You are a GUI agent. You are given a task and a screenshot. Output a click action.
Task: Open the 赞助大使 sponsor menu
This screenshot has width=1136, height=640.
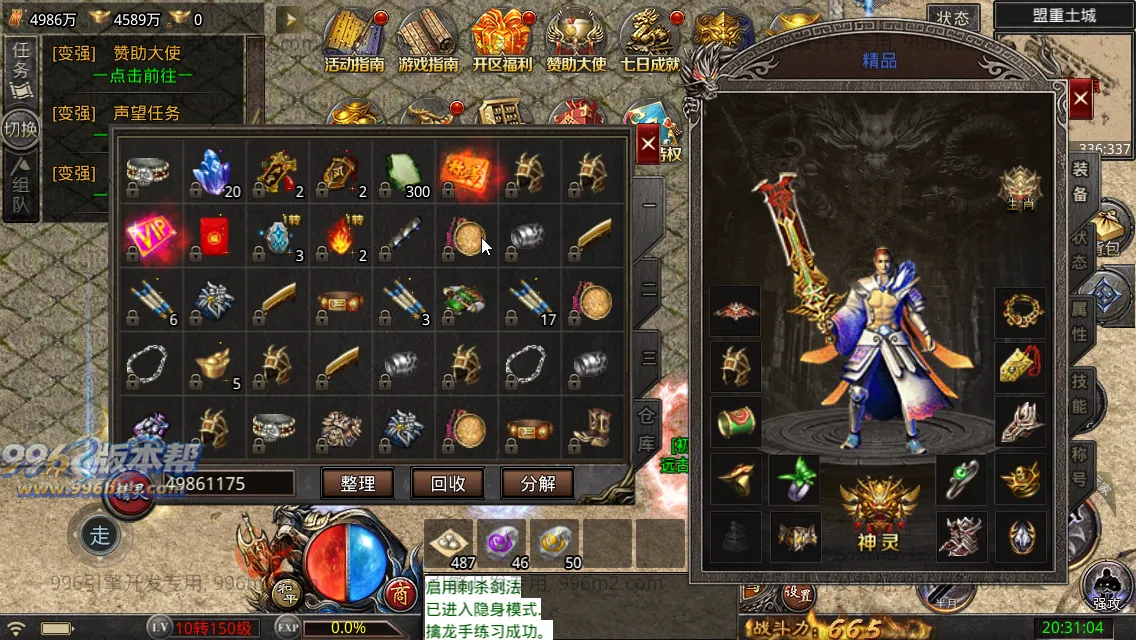576,42
